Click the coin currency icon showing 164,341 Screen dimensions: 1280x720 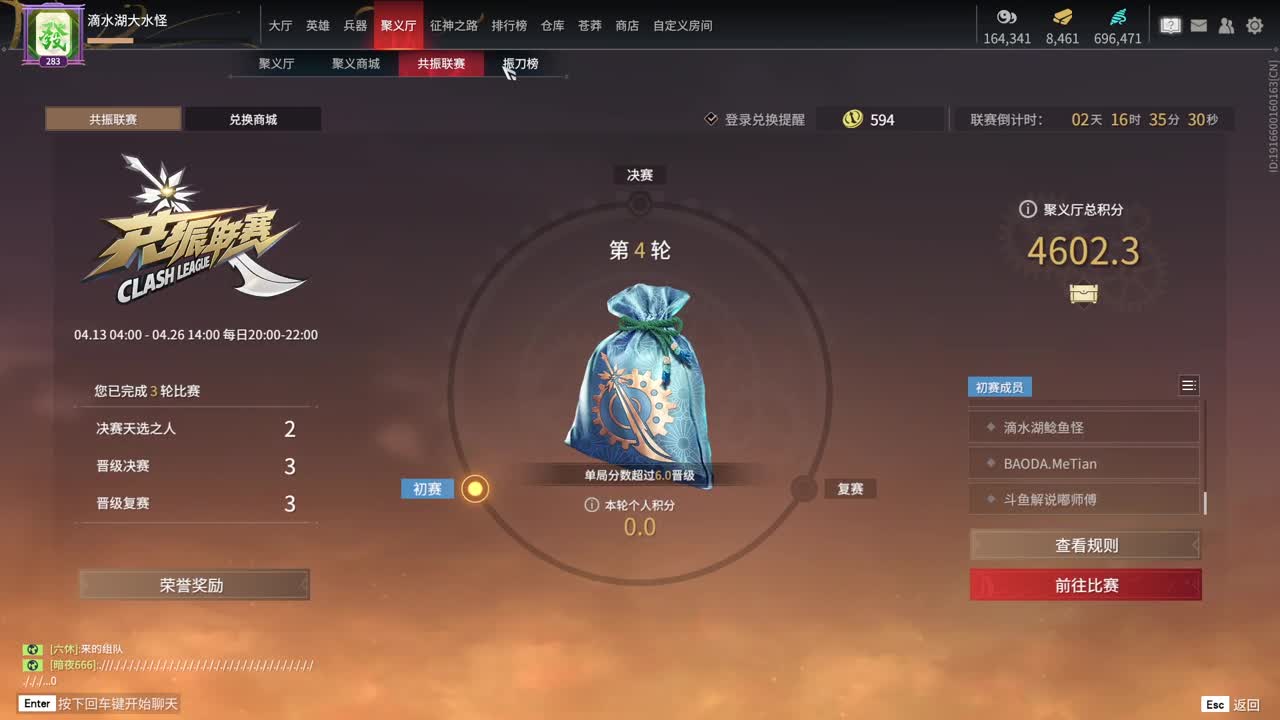pyautogui.click(x=1007, y=17)
